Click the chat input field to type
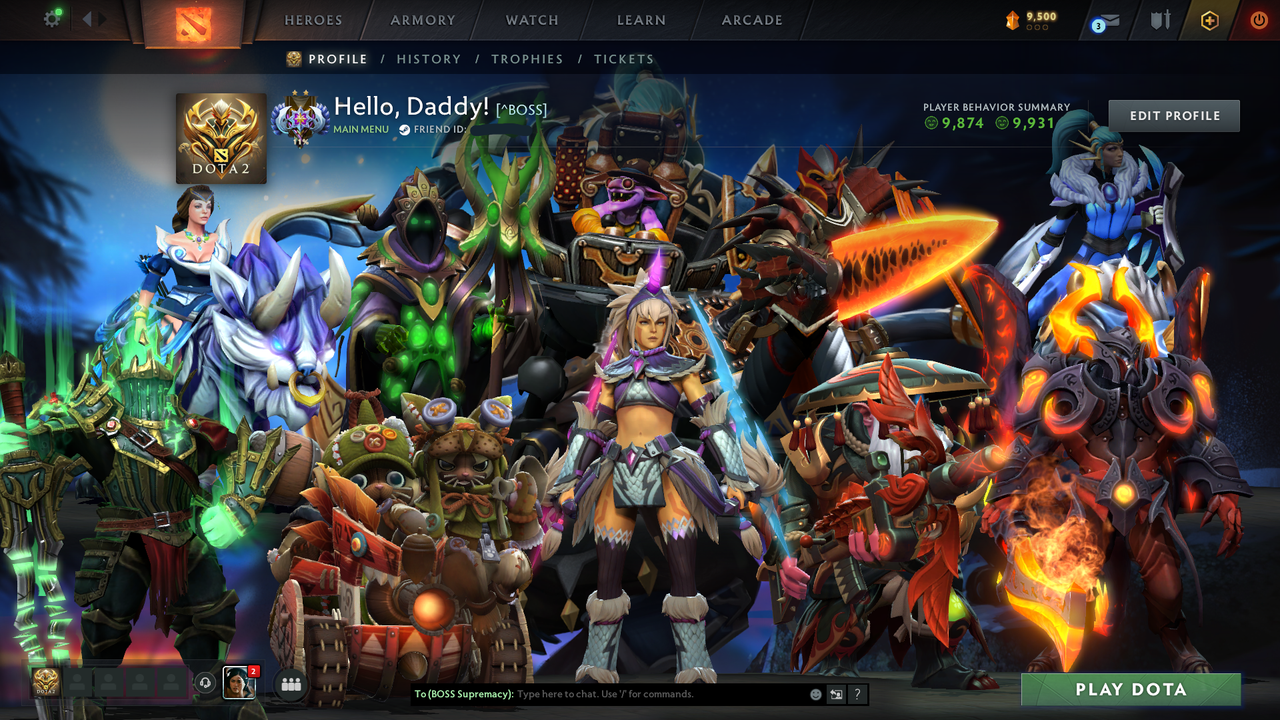 [x=620, y=693]
